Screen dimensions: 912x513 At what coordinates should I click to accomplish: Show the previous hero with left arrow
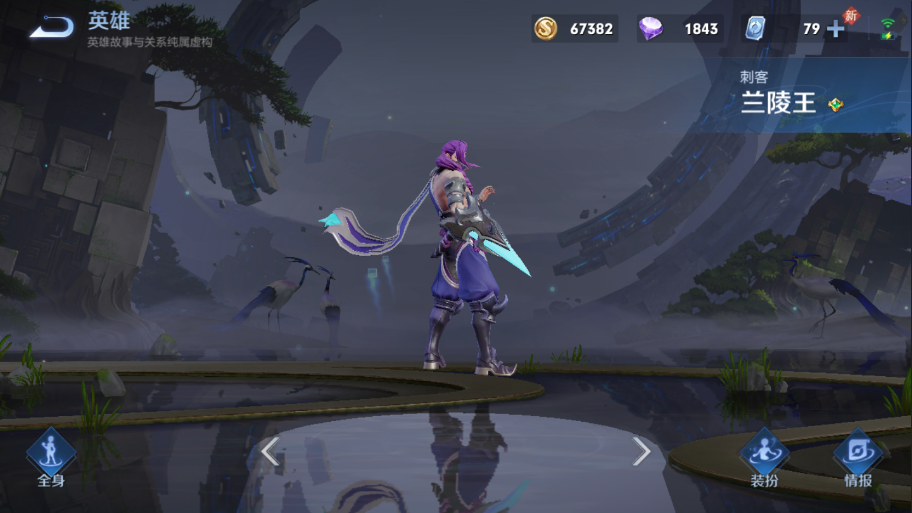tap(270, 452)
